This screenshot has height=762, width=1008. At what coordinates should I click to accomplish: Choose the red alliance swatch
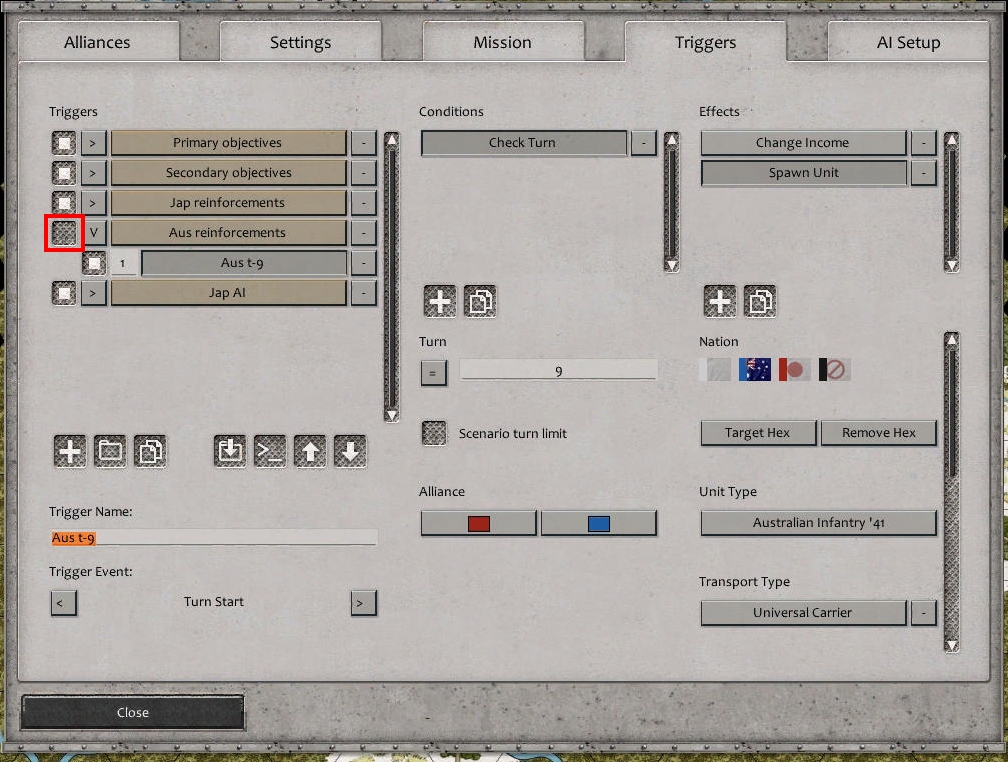coord(479,523)
